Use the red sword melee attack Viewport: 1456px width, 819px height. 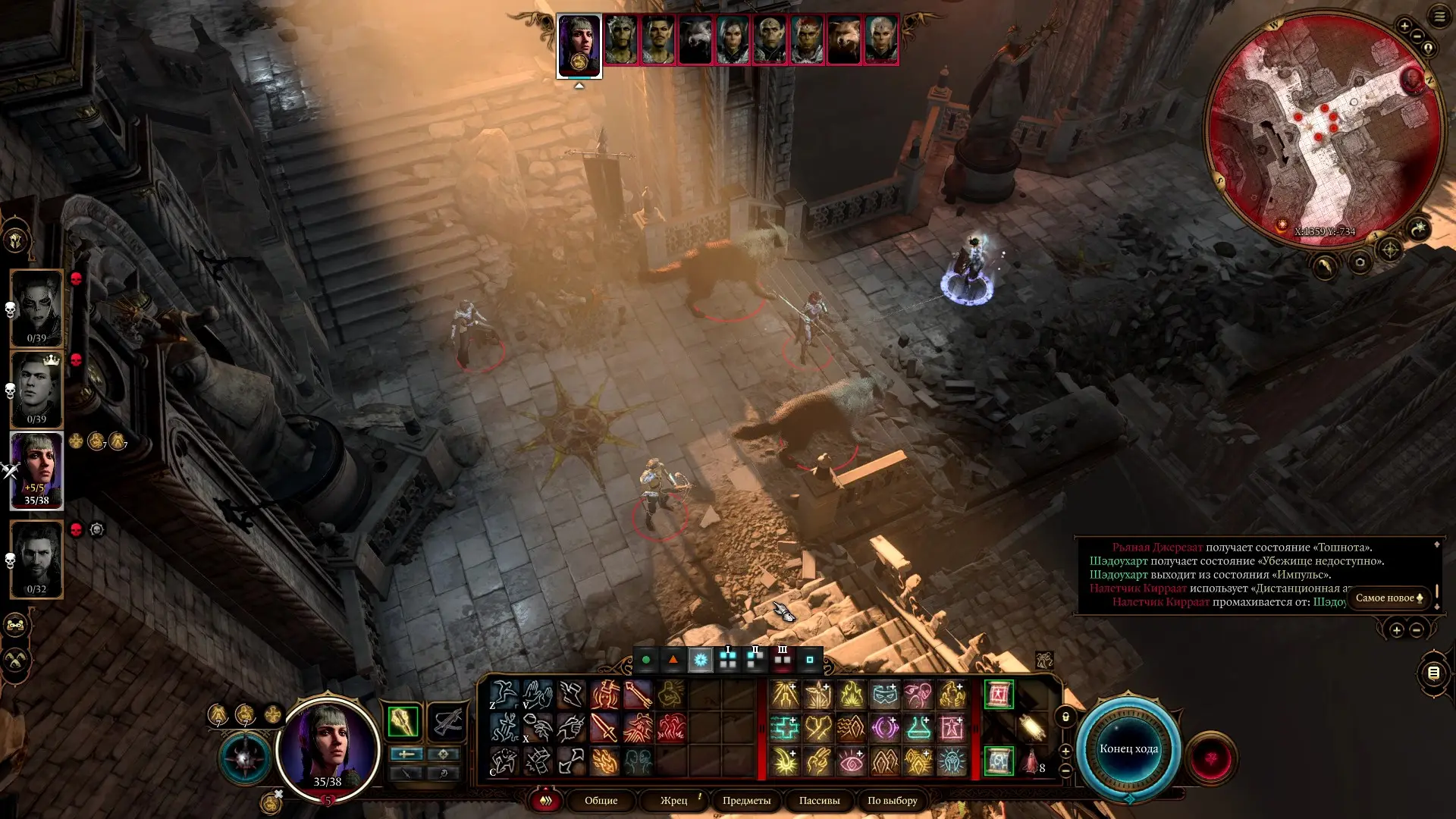(x=604, y=728)
